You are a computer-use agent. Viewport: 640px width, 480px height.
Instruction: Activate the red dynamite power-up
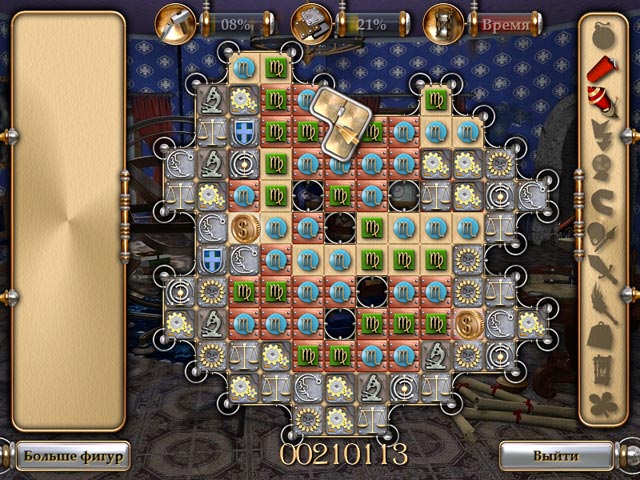tap(600, 65)
